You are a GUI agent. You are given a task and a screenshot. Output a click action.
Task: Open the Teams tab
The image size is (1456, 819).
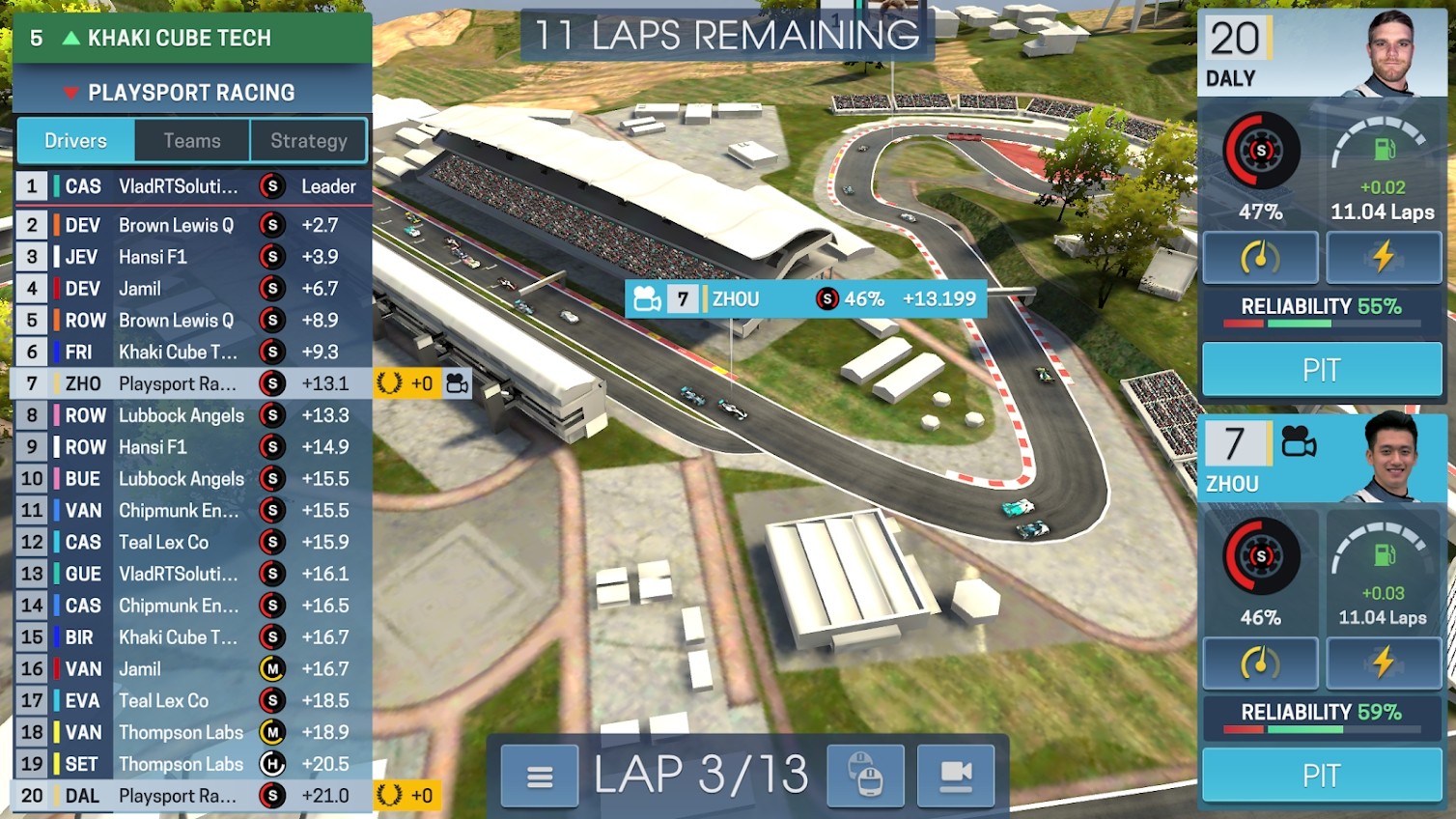192,141
